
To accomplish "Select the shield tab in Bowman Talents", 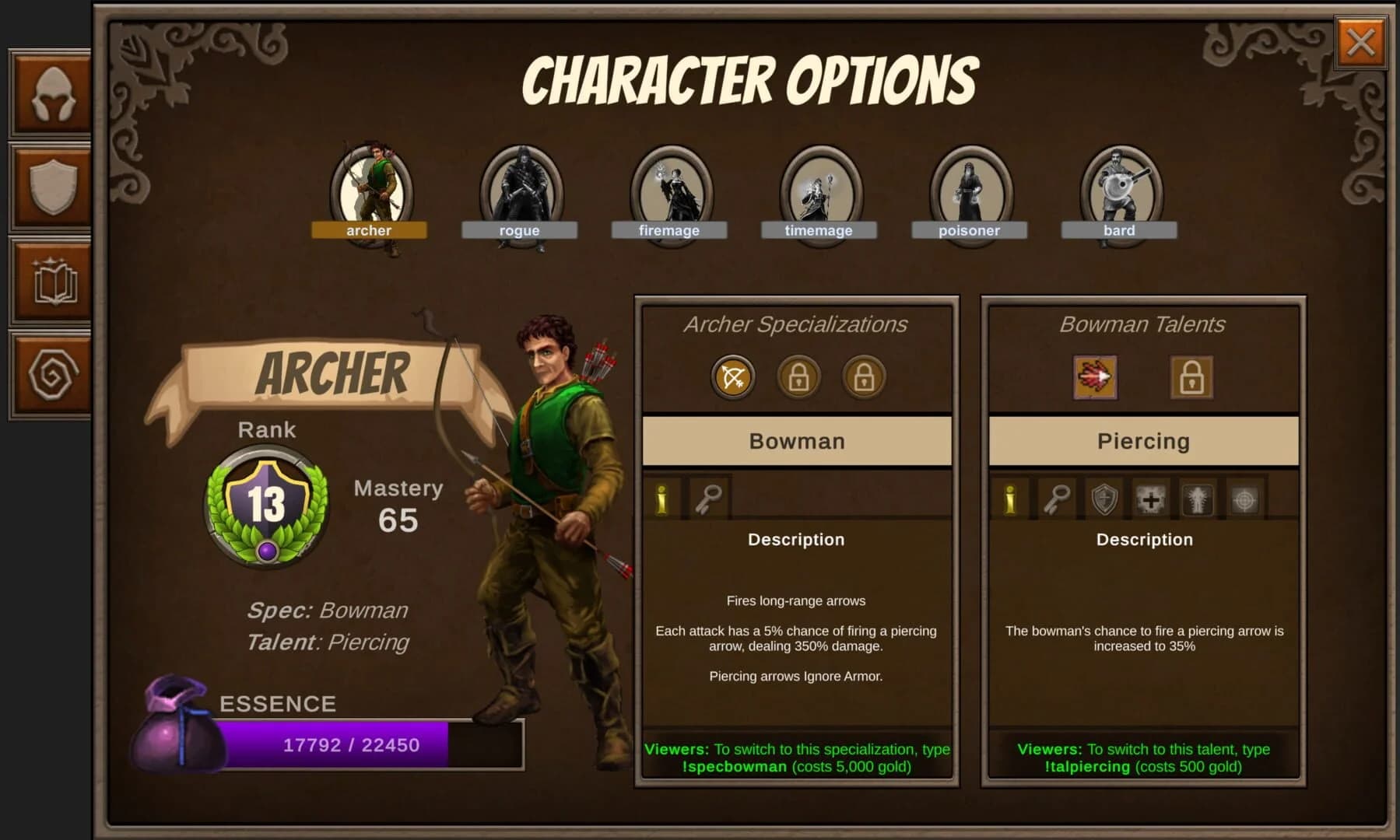I will point(1105,498).
